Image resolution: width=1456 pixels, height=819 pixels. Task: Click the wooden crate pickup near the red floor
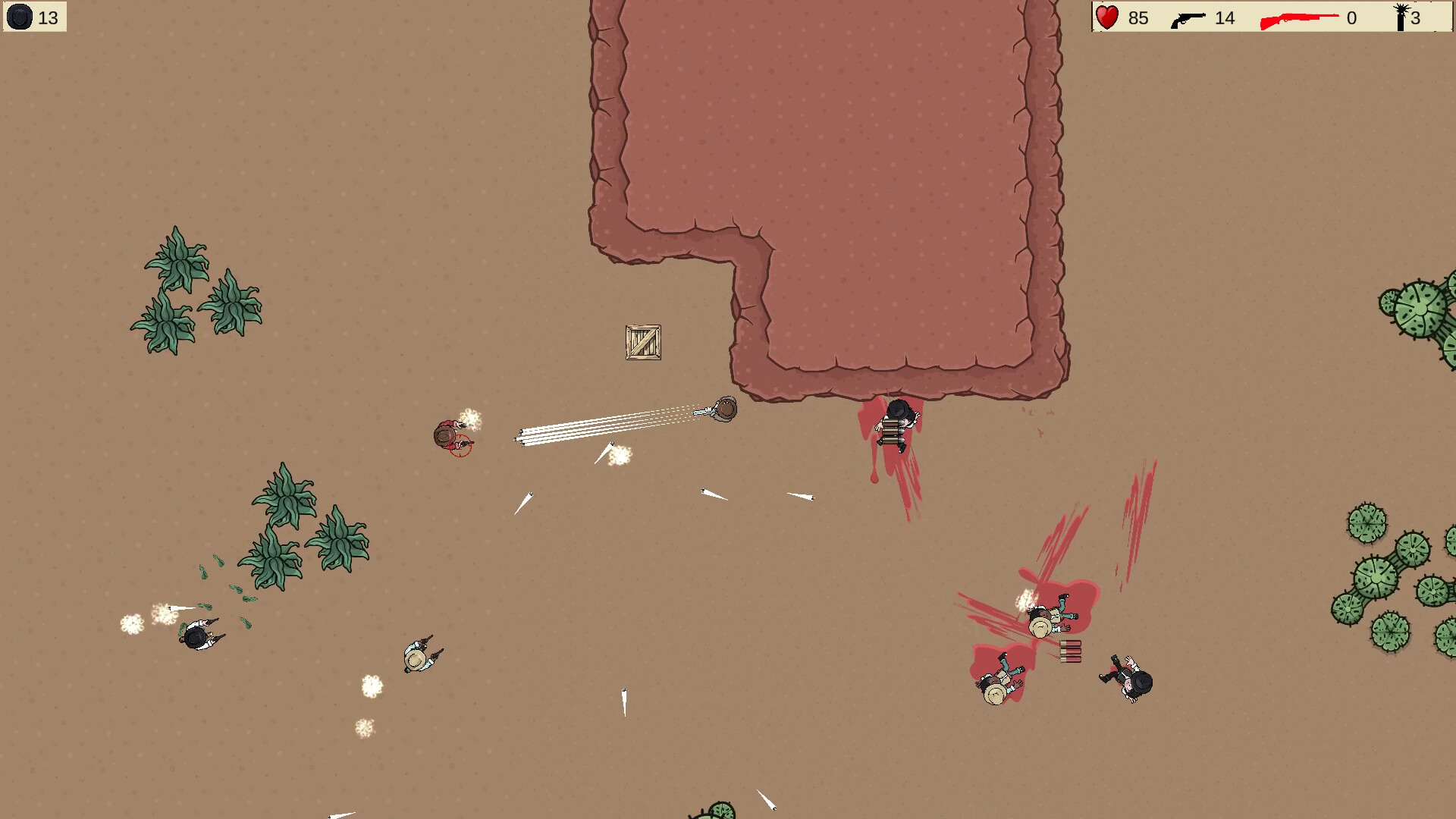(x=642, y=342)
